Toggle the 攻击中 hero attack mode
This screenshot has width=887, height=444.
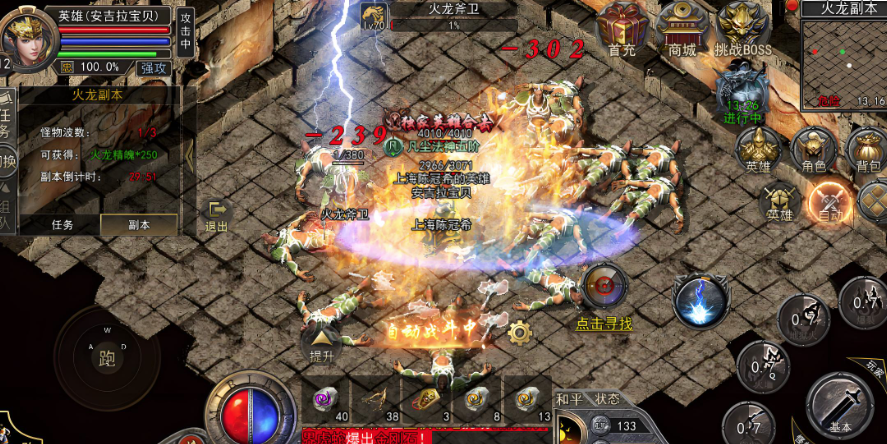tap(185, 32)
